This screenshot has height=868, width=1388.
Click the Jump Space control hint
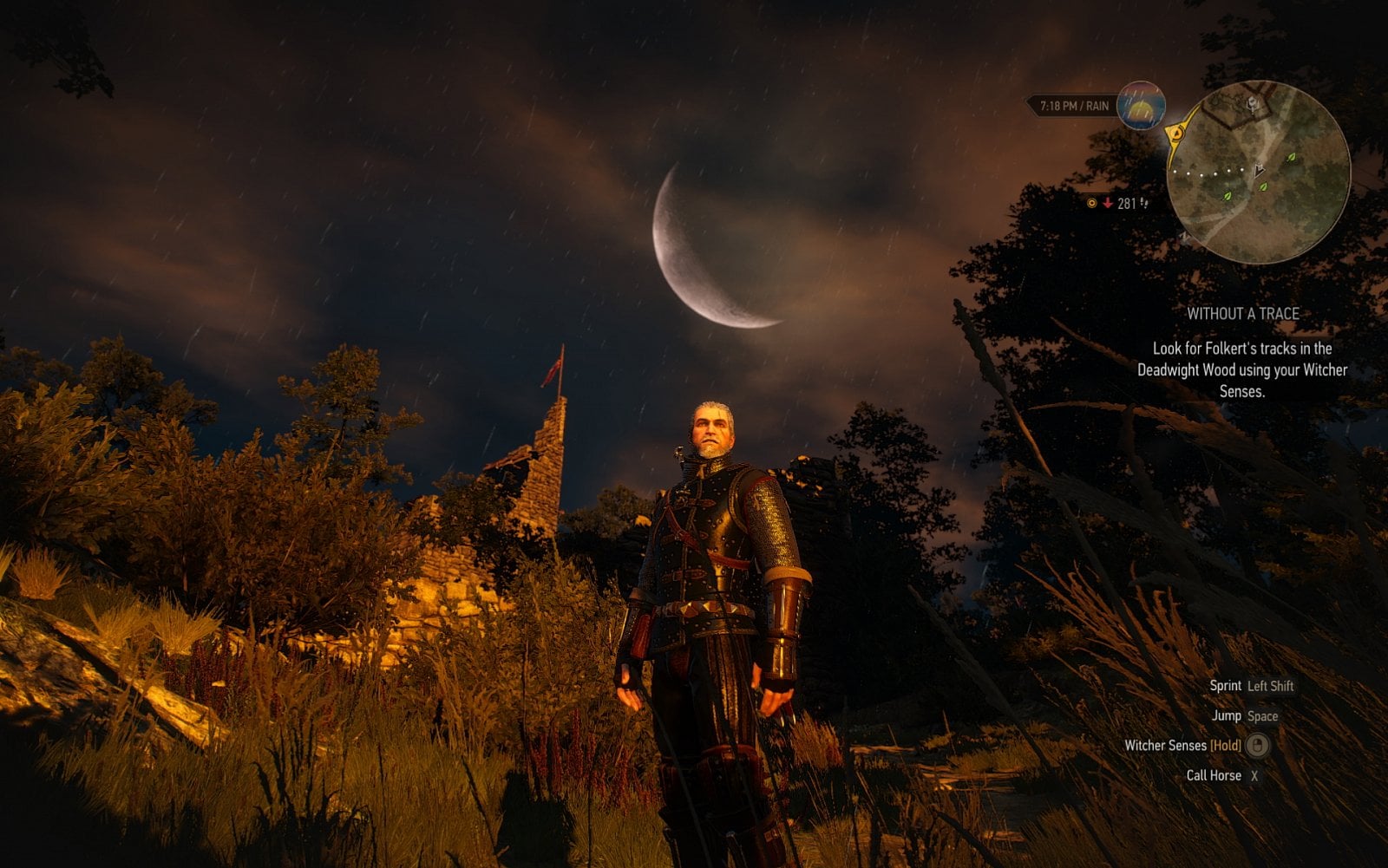(1247, 717)
